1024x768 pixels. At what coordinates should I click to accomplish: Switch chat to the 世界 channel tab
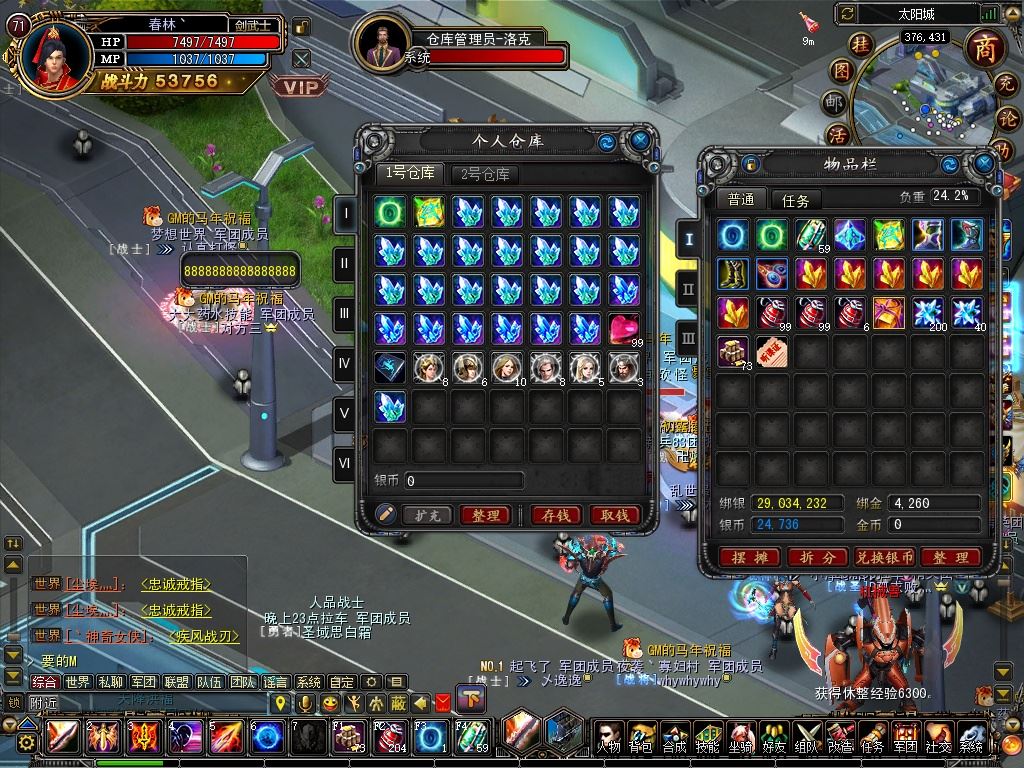77,682
